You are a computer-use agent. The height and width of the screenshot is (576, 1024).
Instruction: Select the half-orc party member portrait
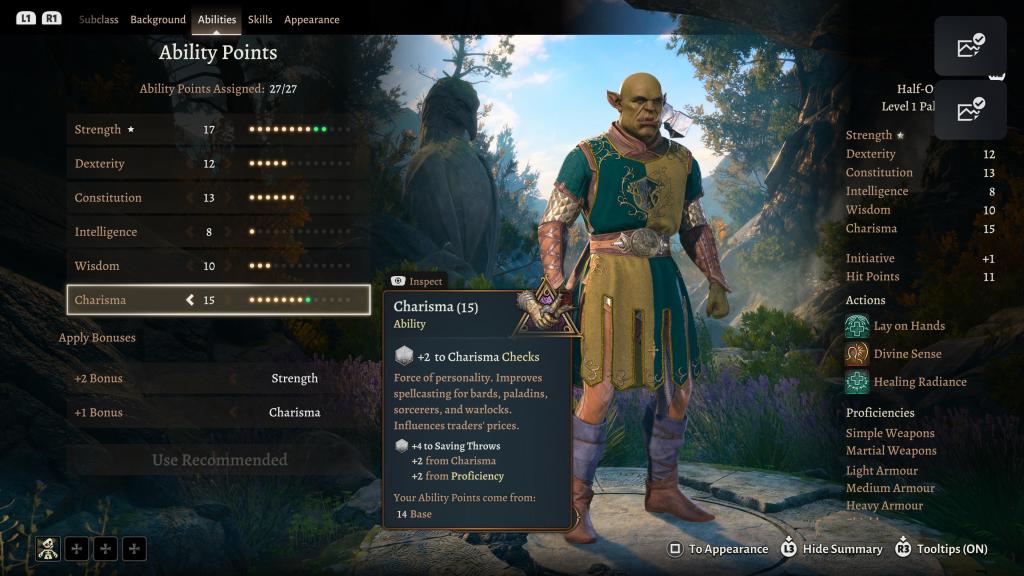tap(48, 548)
